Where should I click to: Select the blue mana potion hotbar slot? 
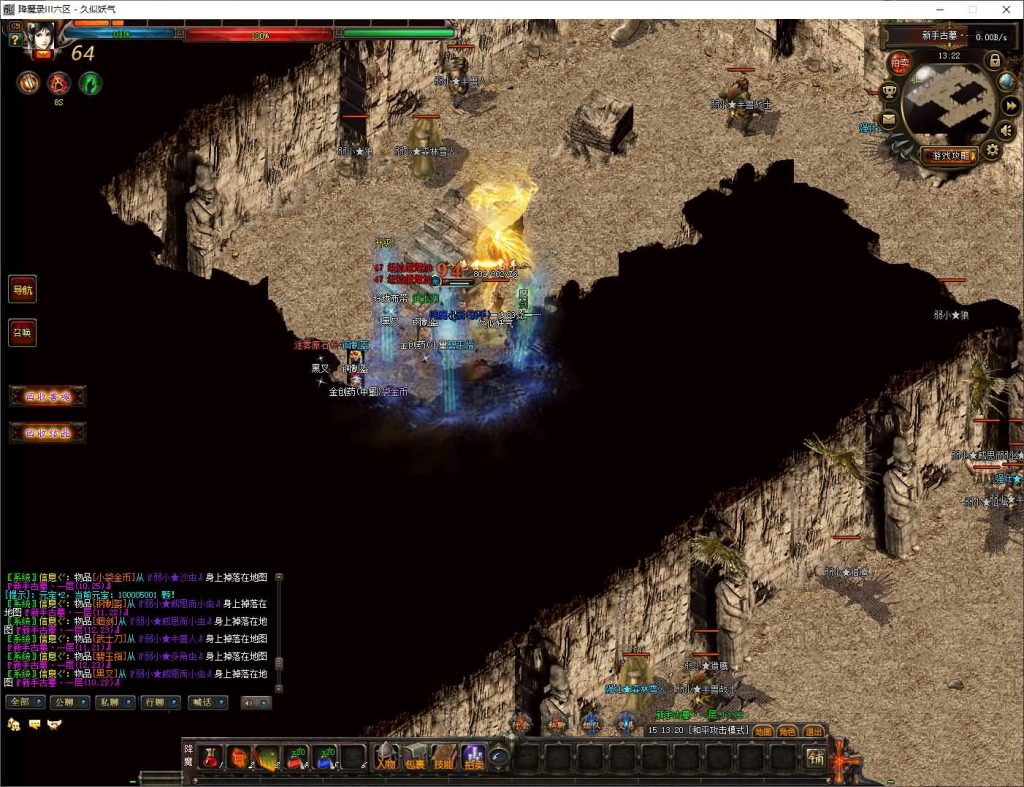[x=323, y=758]
